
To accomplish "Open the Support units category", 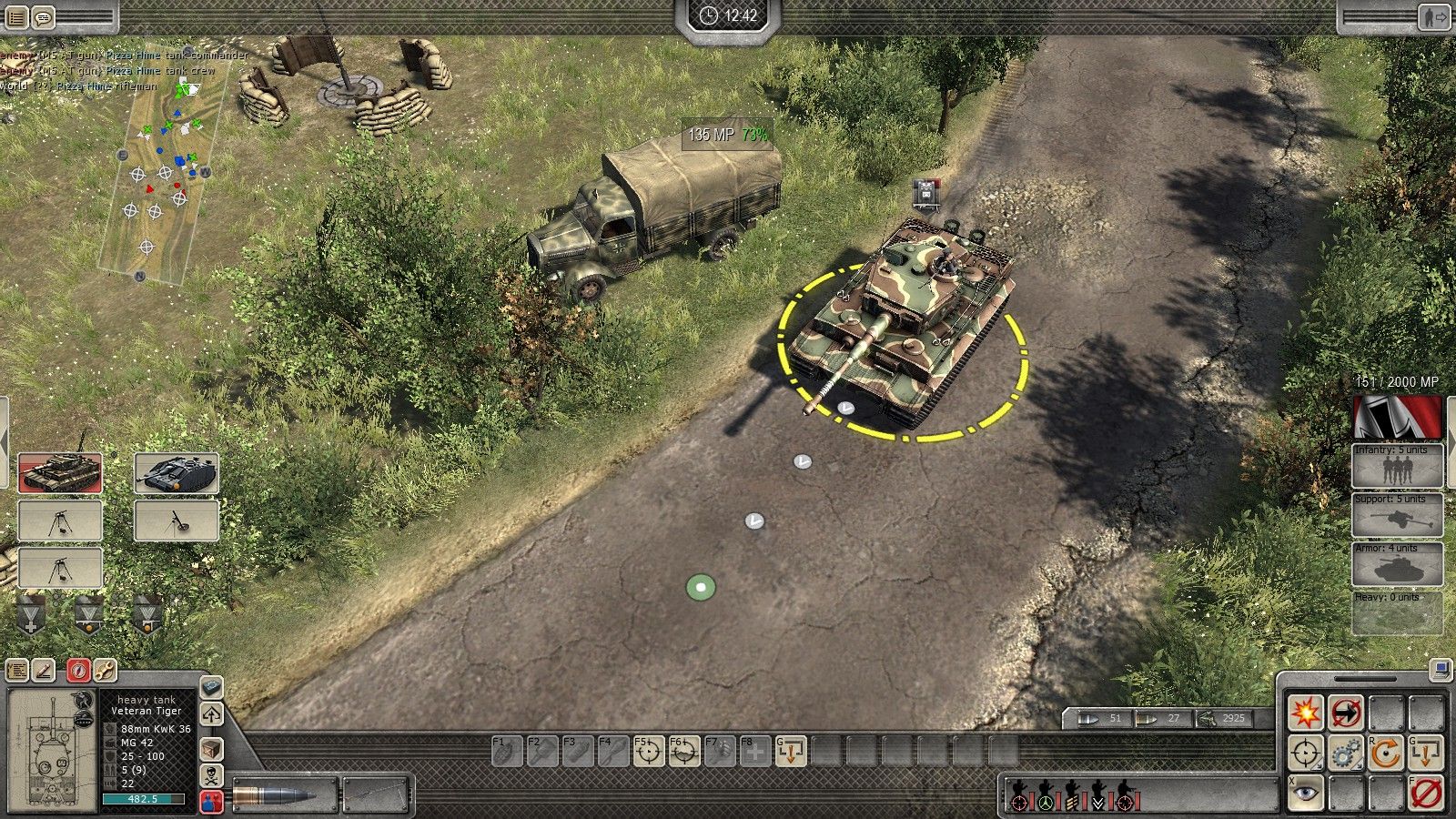I will [1397, 517].
